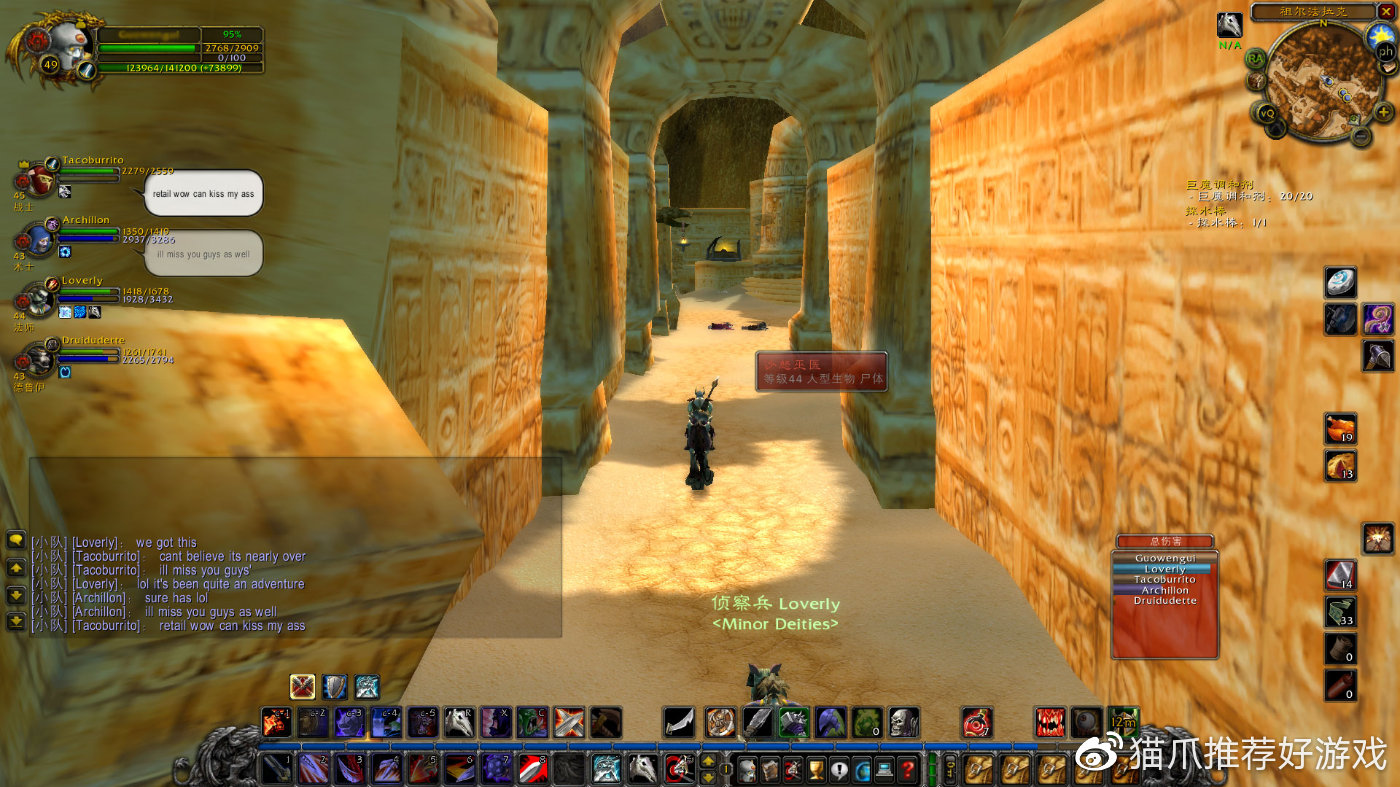Click Loverly's party frame portrait
Screen dimensions: 1400x787
40,299
